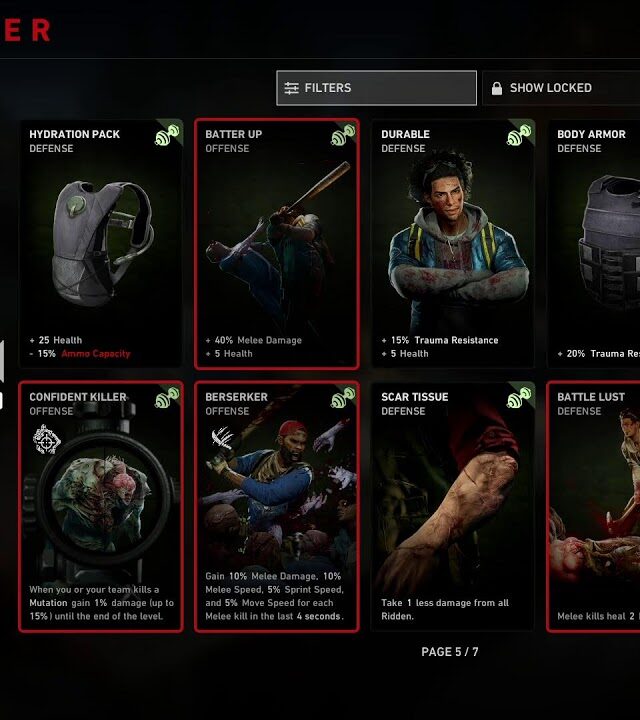Open the Filters options
Viewport: 640px width, 720px height.
point(375,88)
